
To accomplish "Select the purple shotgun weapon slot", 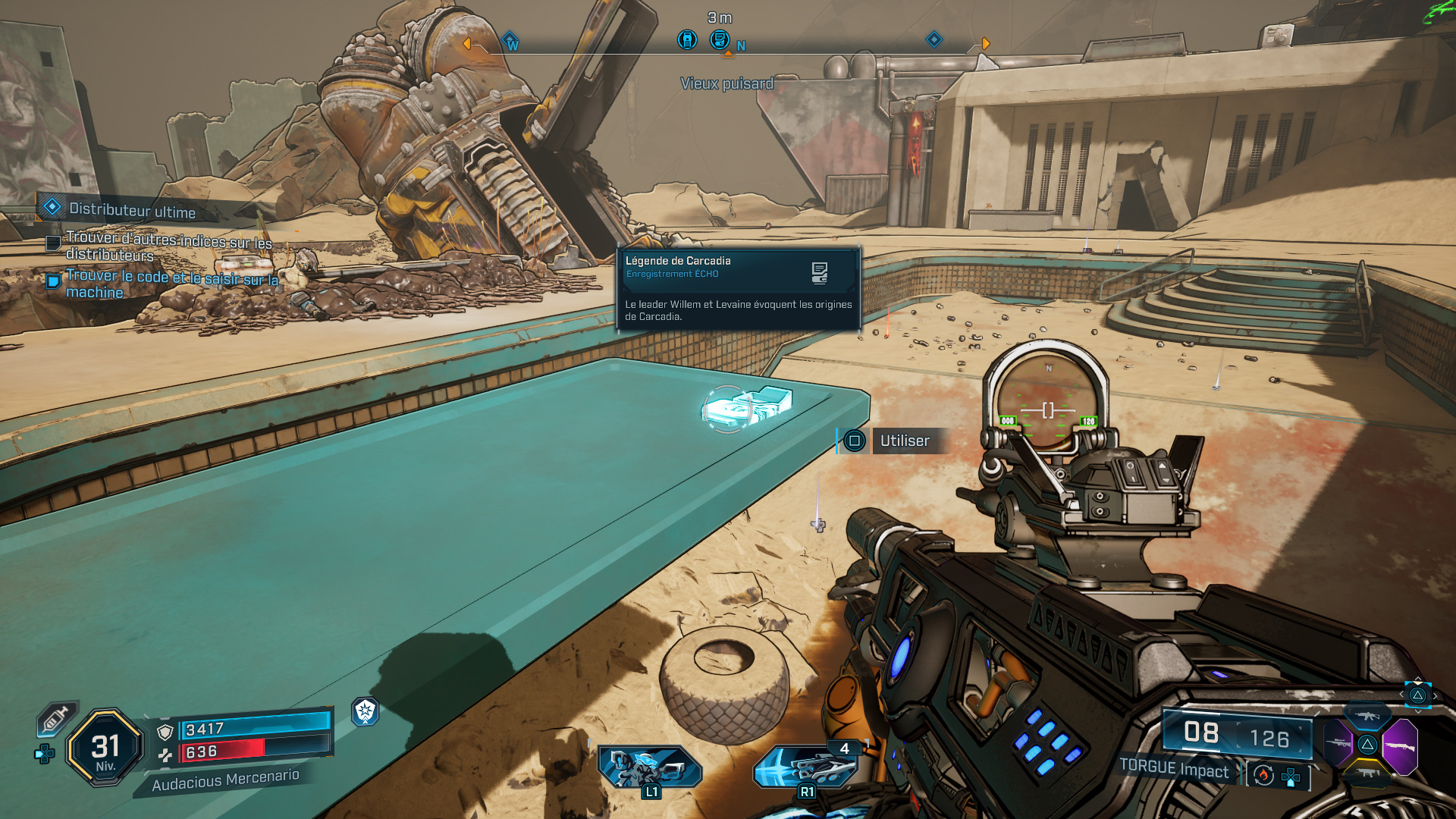I will 1400,746.
